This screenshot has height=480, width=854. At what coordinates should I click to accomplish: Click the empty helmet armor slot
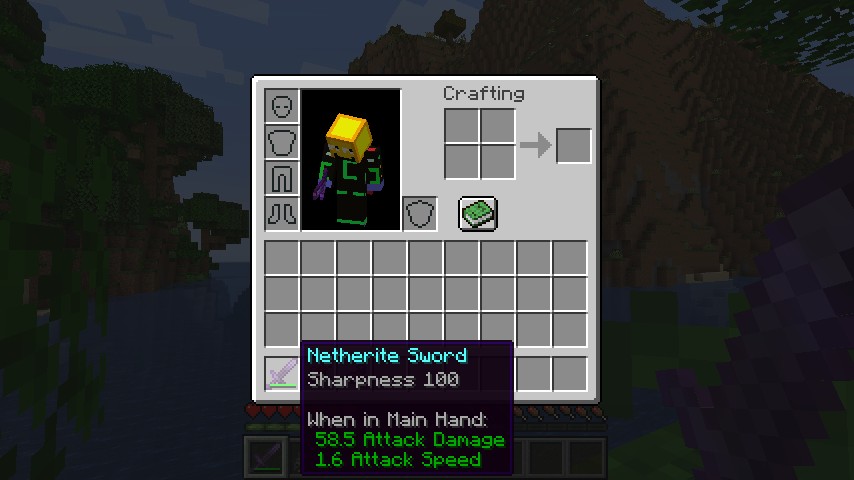[282, 106]
